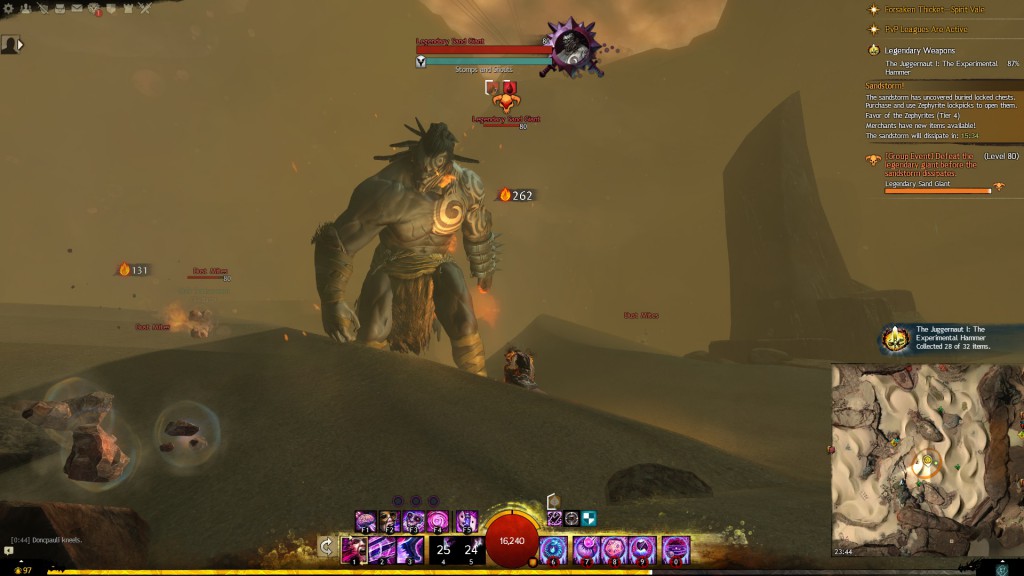1024x576 pixels.
Task: Open the Hero panel helmet icon
Action: click(x=41, y=9)
